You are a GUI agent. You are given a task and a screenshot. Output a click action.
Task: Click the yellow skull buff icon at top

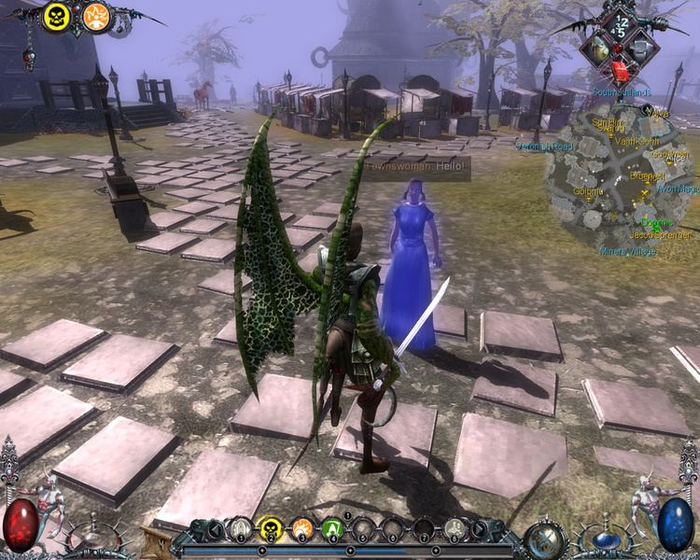click(57, 16)
